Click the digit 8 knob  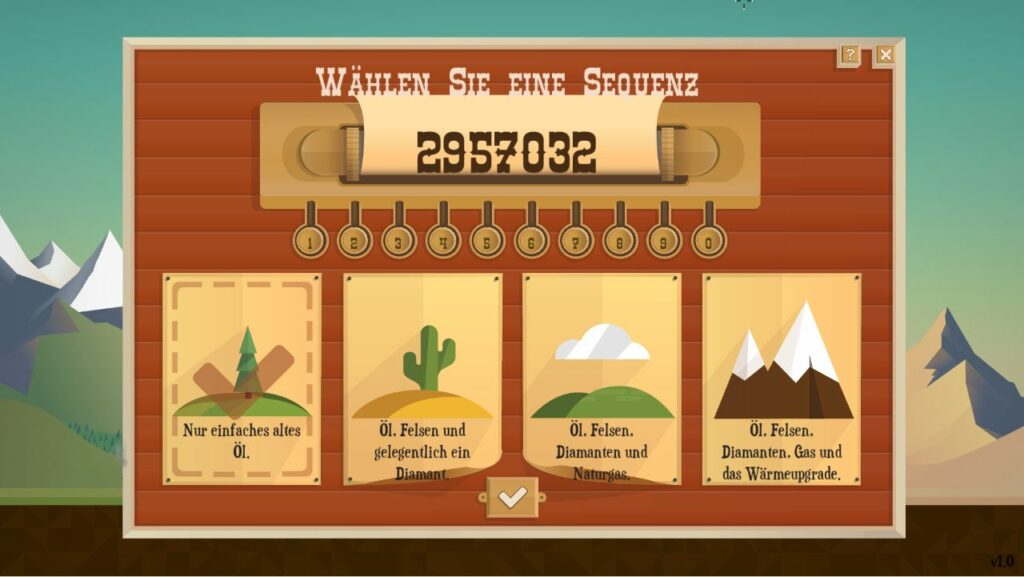point(619,241)
